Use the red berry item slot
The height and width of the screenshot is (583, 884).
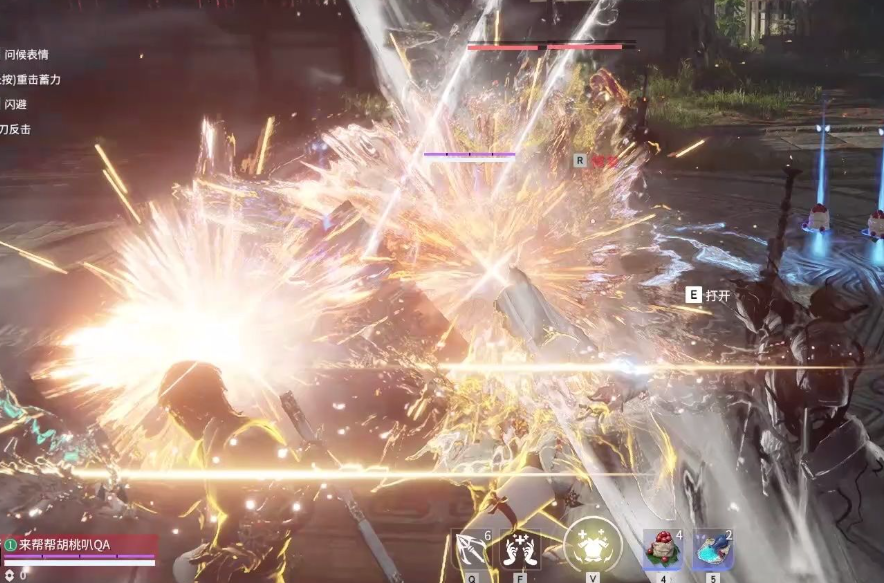click(x=661, y=549)
